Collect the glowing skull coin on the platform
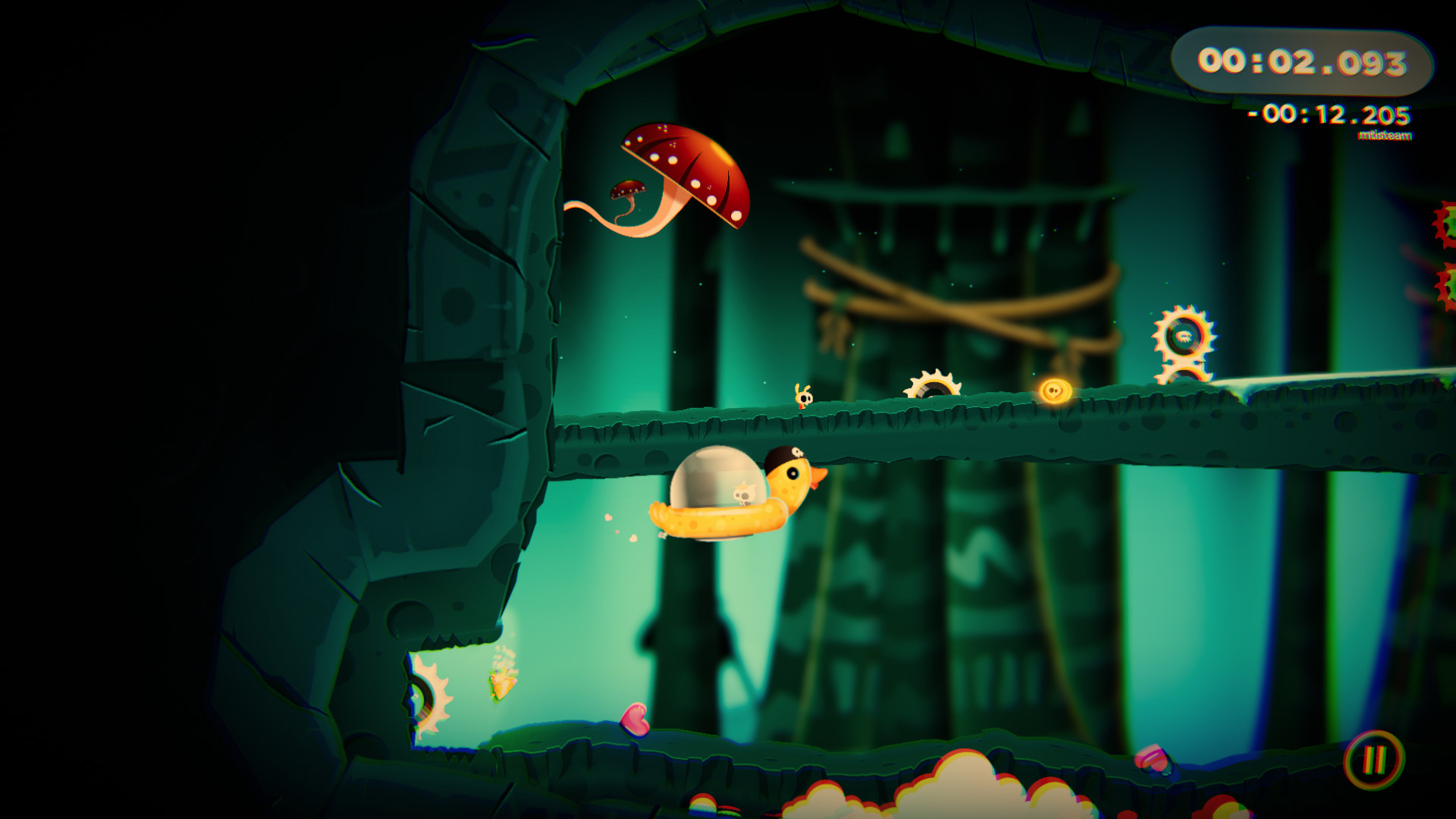 click(1056, 389)
